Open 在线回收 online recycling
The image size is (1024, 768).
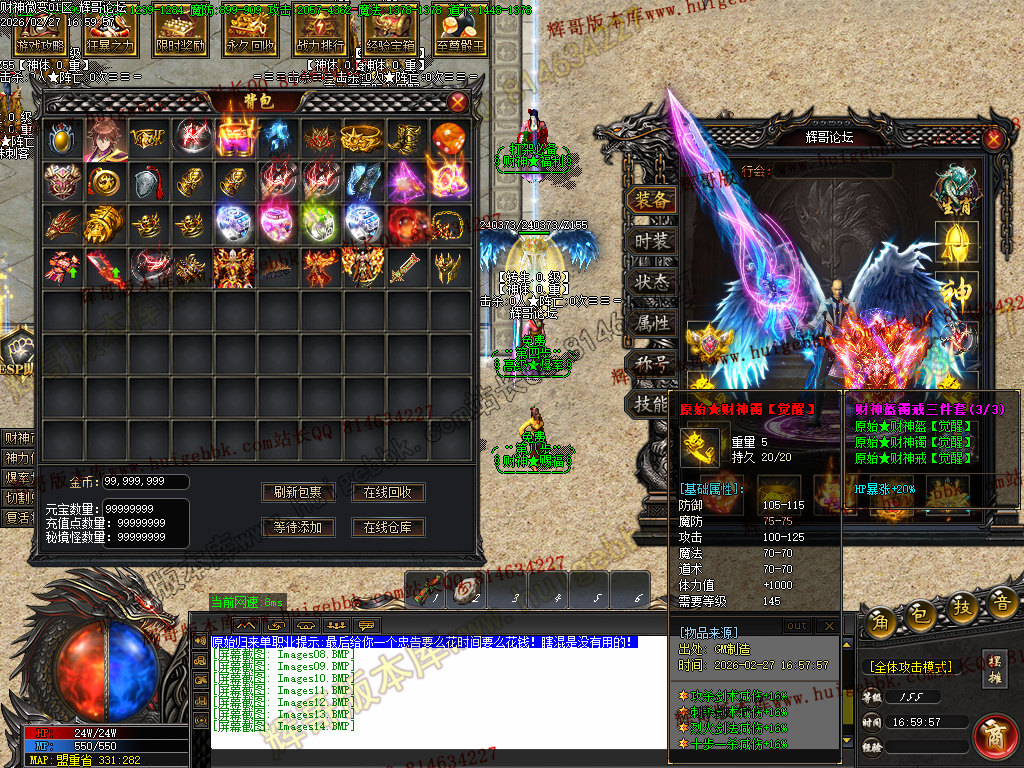tap(388, 492)
